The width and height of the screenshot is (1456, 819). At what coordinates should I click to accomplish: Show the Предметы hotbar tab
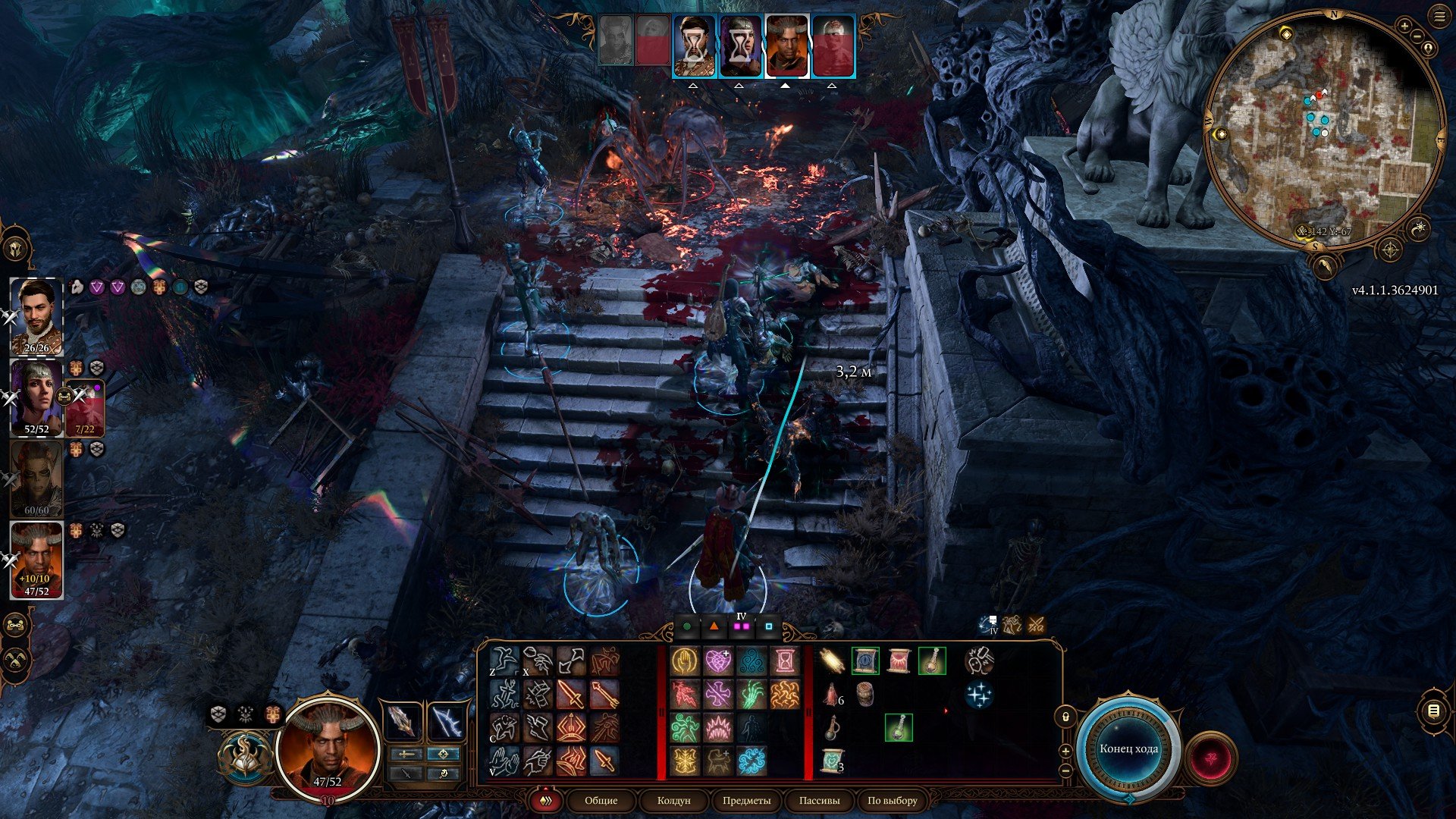pyautogui.click(x=746, y=800)
